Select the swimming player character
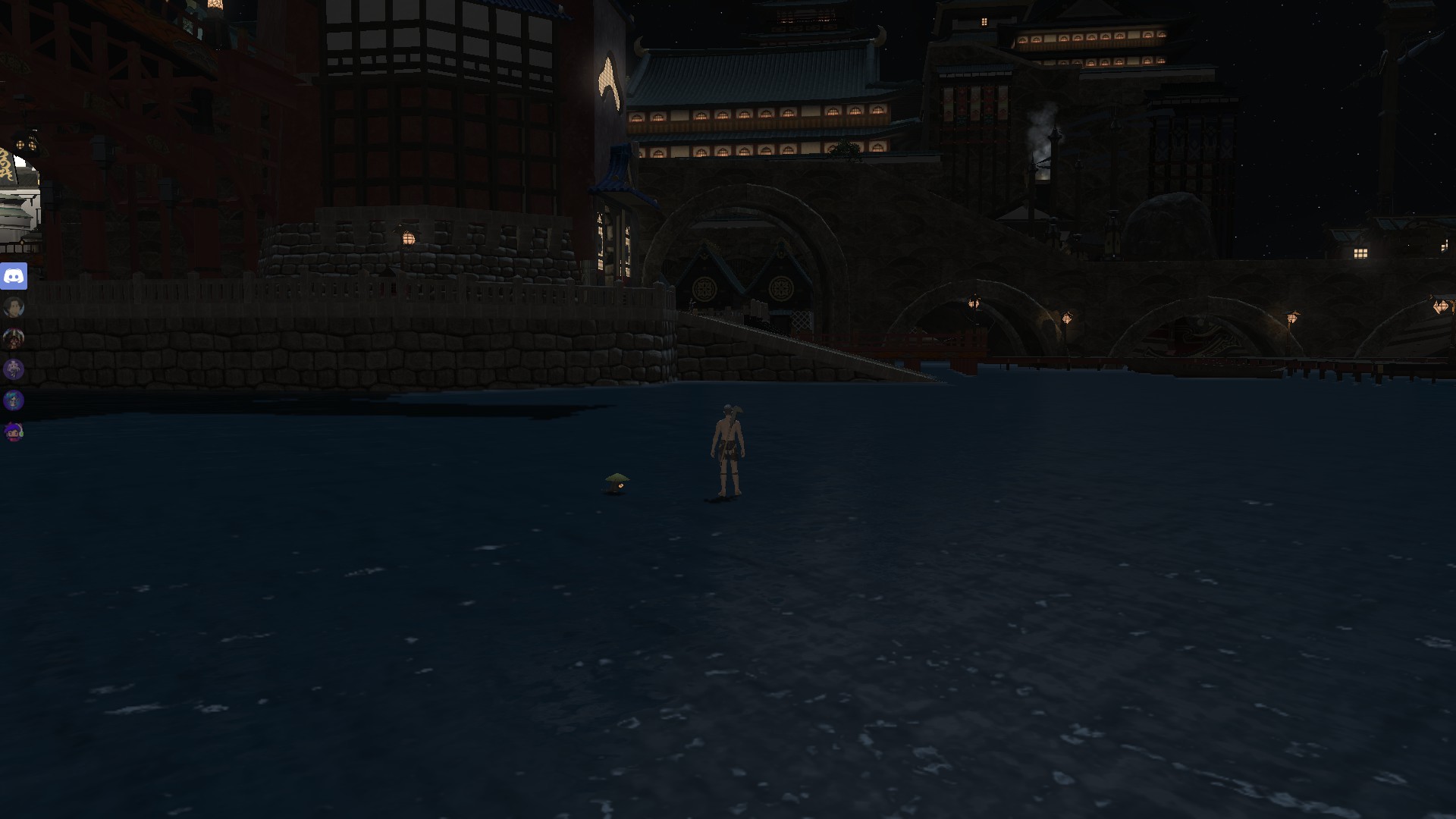 (x=726, y=451)
